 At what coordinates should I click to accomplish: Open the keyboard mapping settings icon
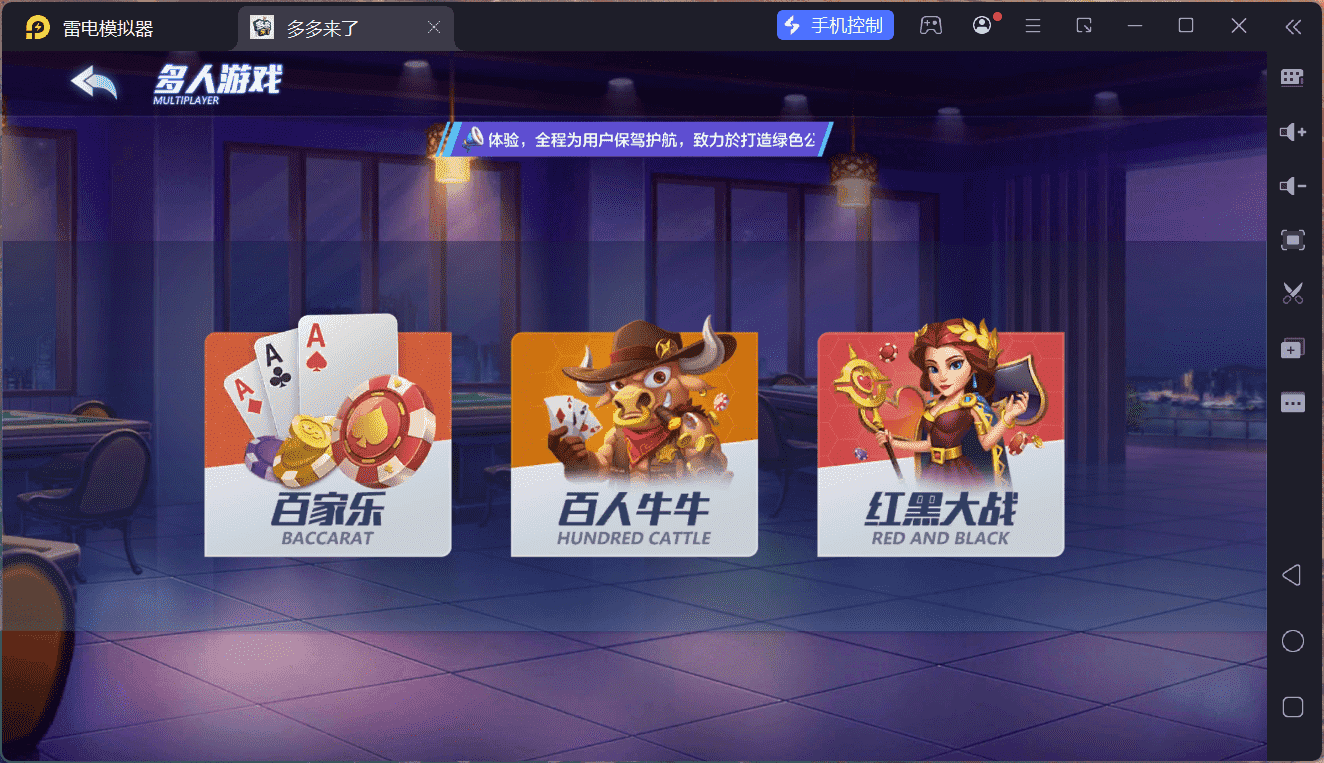[x=1292, y=77]
